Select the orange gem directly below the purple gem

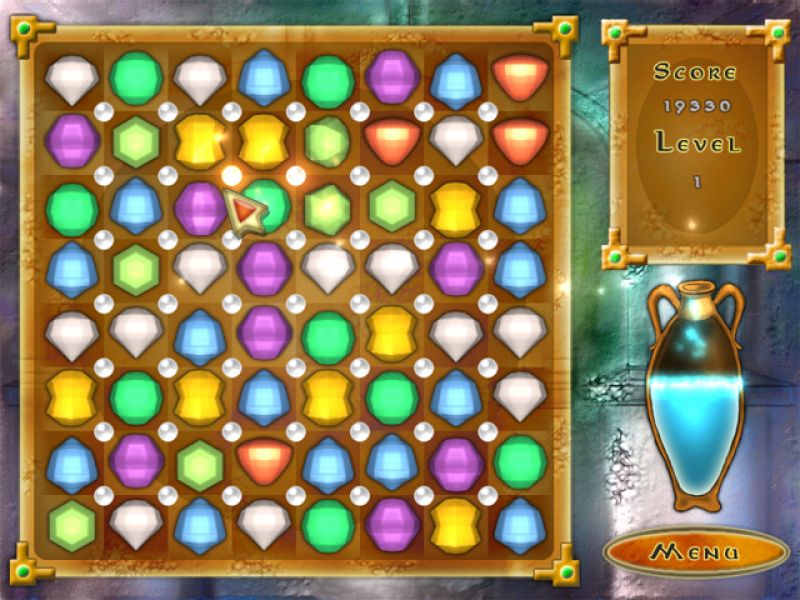[x=392, y=139]
